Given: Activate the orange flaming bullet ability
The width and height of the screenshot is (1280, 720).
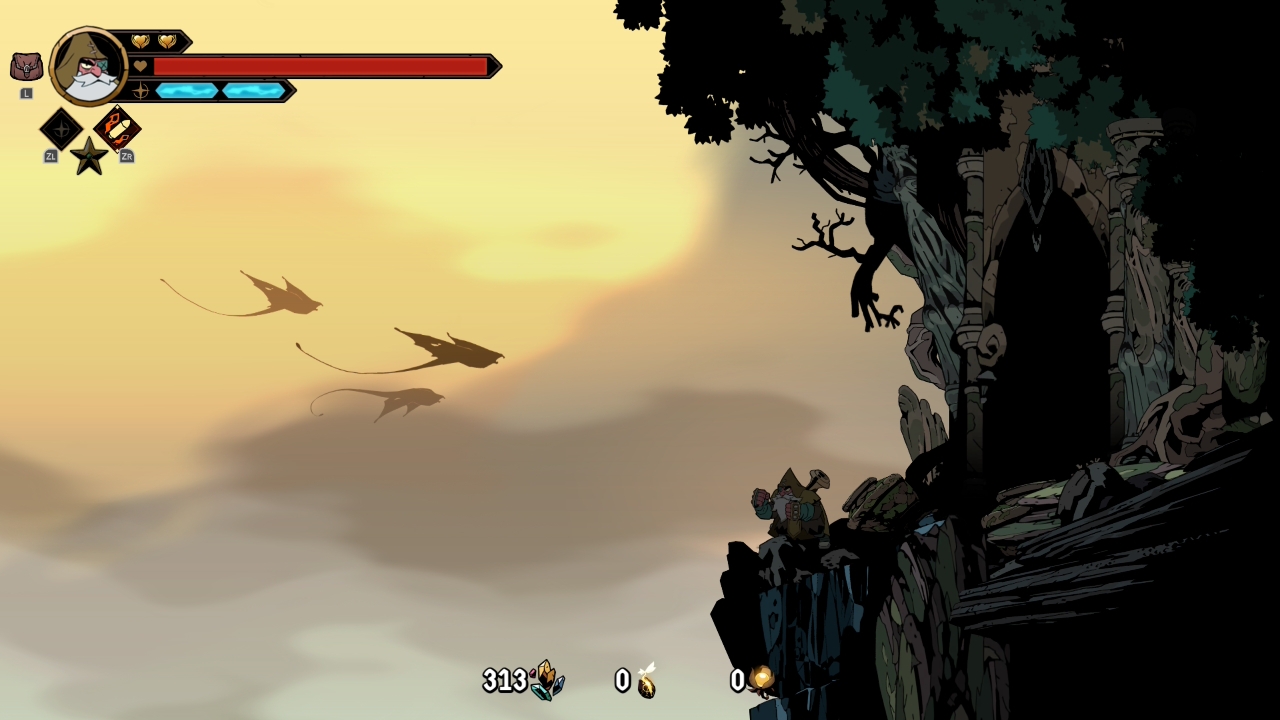Looking at the screenshot, I should [x=117, y=129].
